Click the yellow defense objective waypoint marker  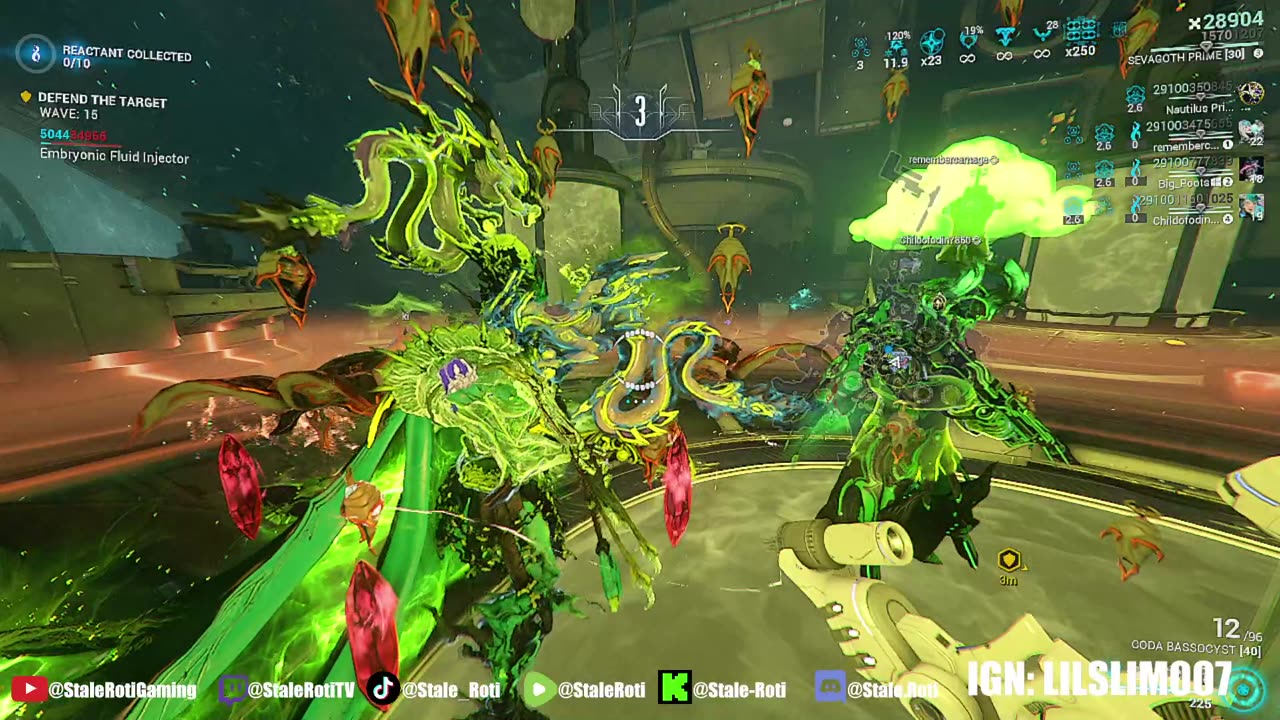click(1008, 561)
